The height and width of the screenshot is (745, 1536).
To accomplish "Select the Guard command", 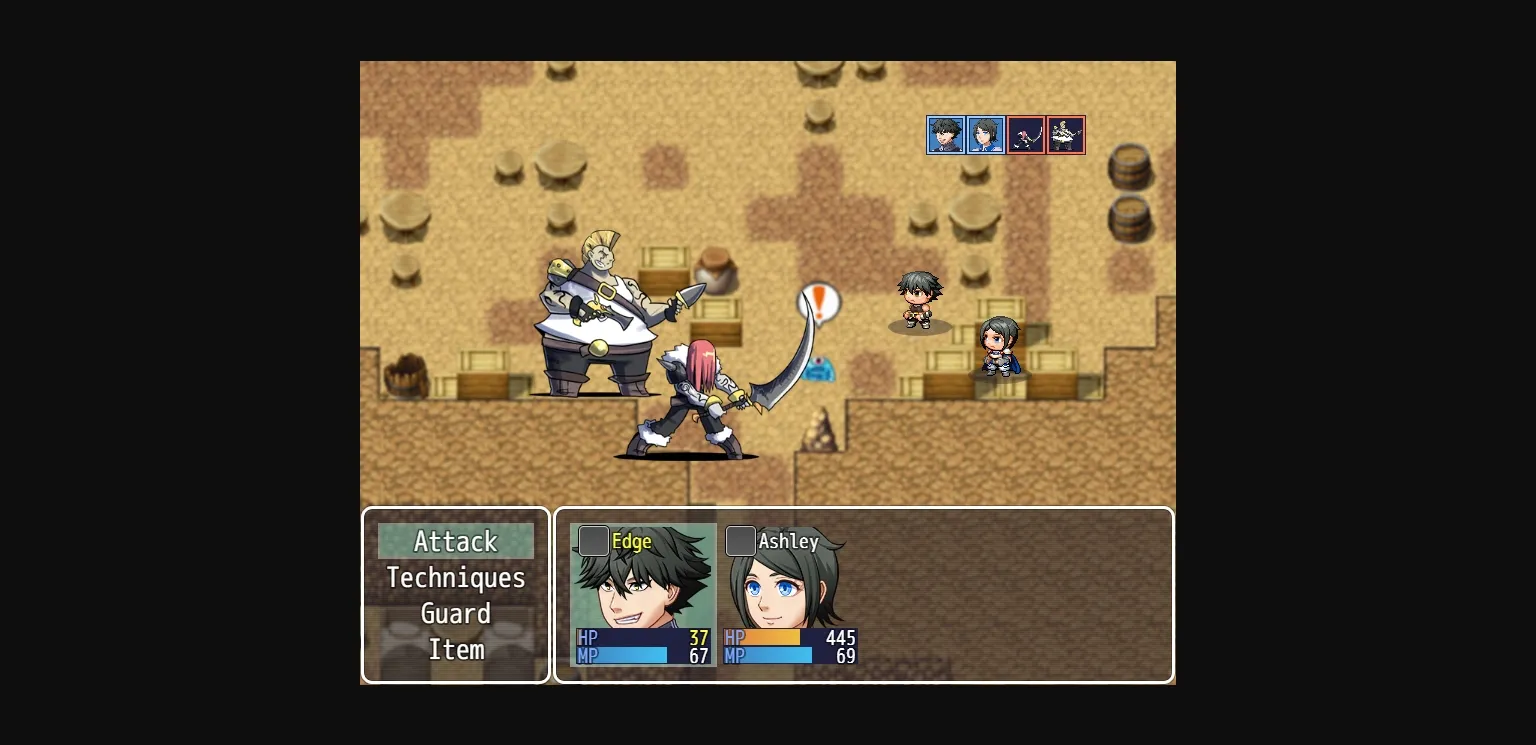I will coord(456,614).
